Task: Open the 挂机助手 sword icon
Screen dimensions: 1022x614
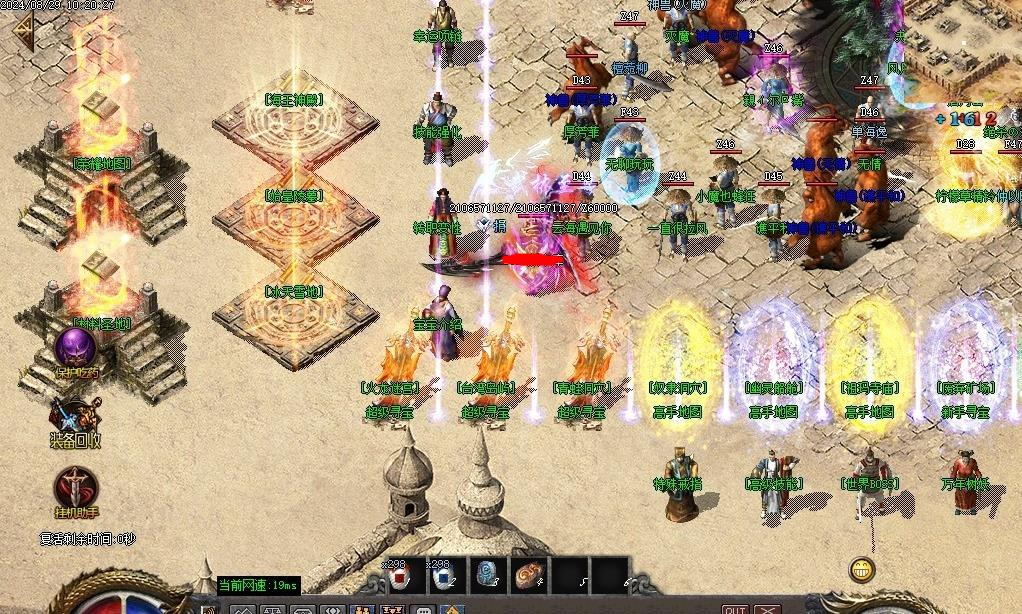Action: tap(76, 488)
